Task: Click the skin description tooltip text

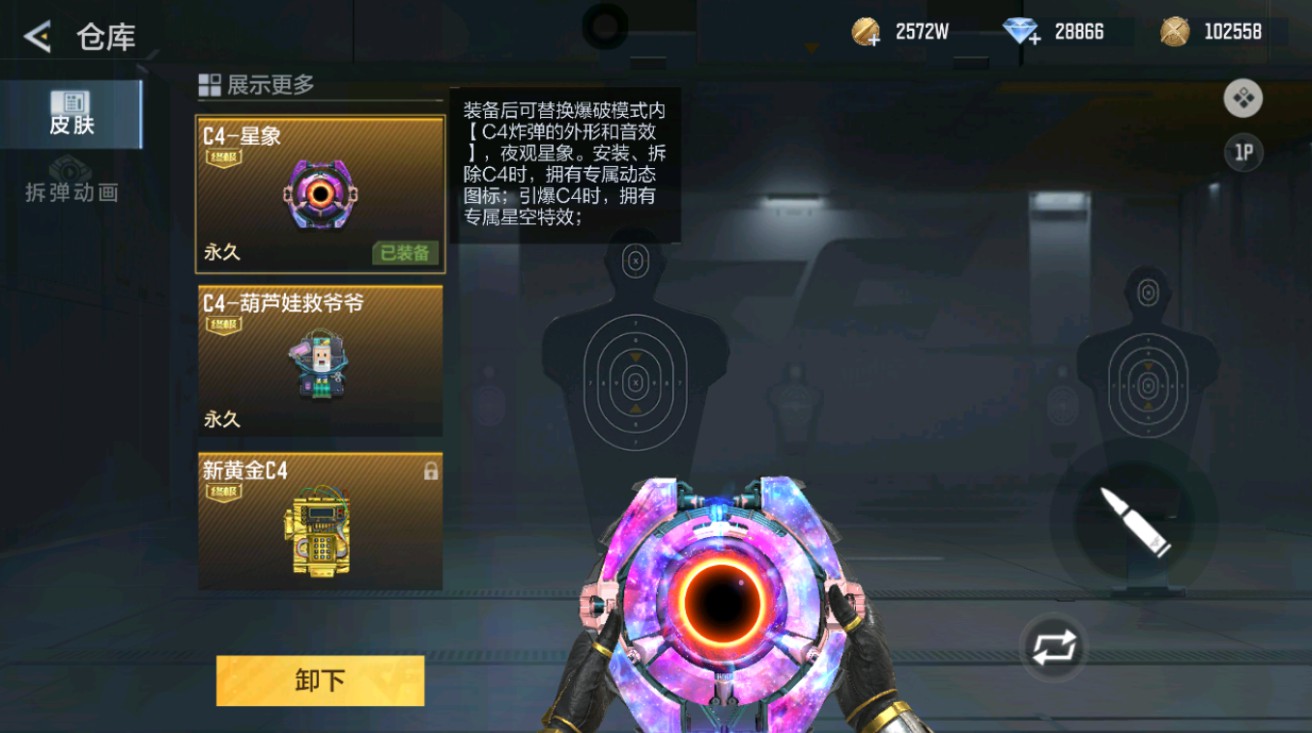Action: (570, 165)
